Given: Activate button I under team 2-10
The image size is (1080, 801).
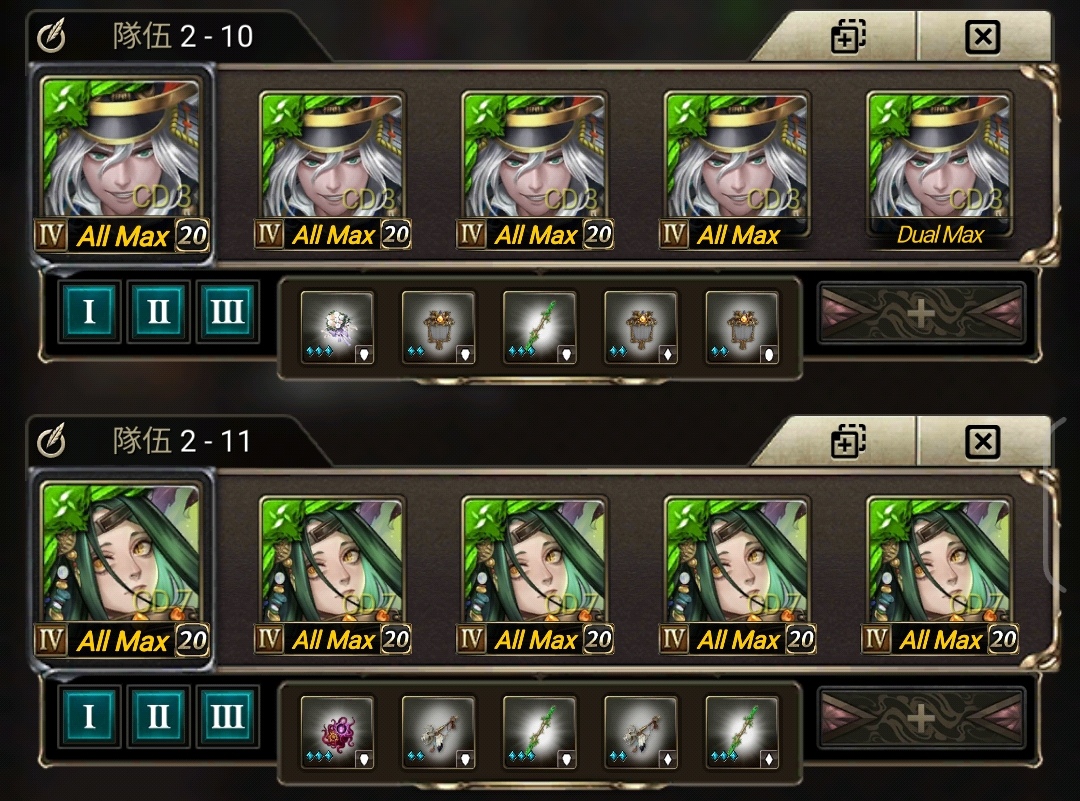Looking at the screenshot, I should (89, 313).
